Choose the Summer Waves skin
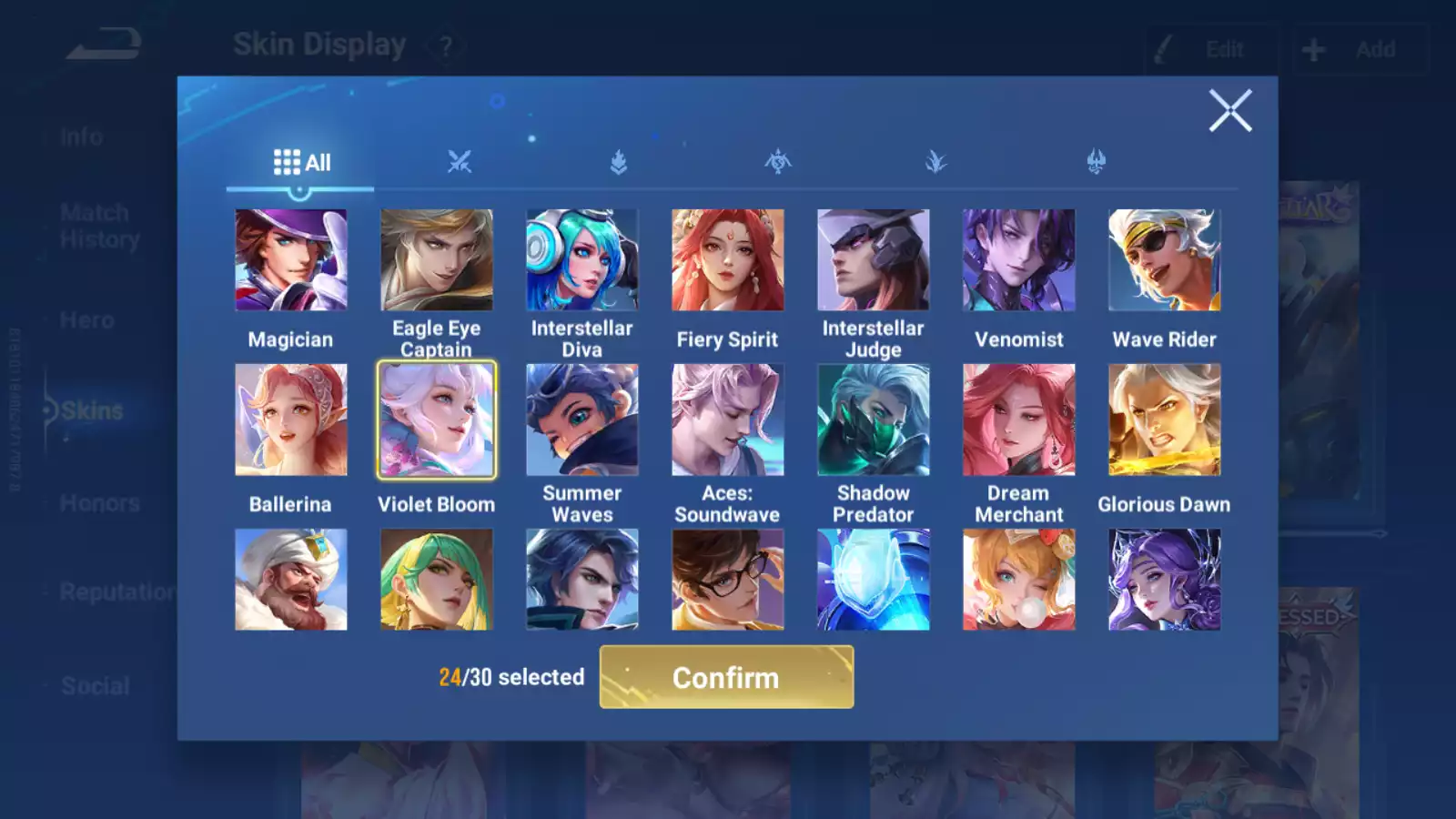The image size is (1456, 819). 581,420
